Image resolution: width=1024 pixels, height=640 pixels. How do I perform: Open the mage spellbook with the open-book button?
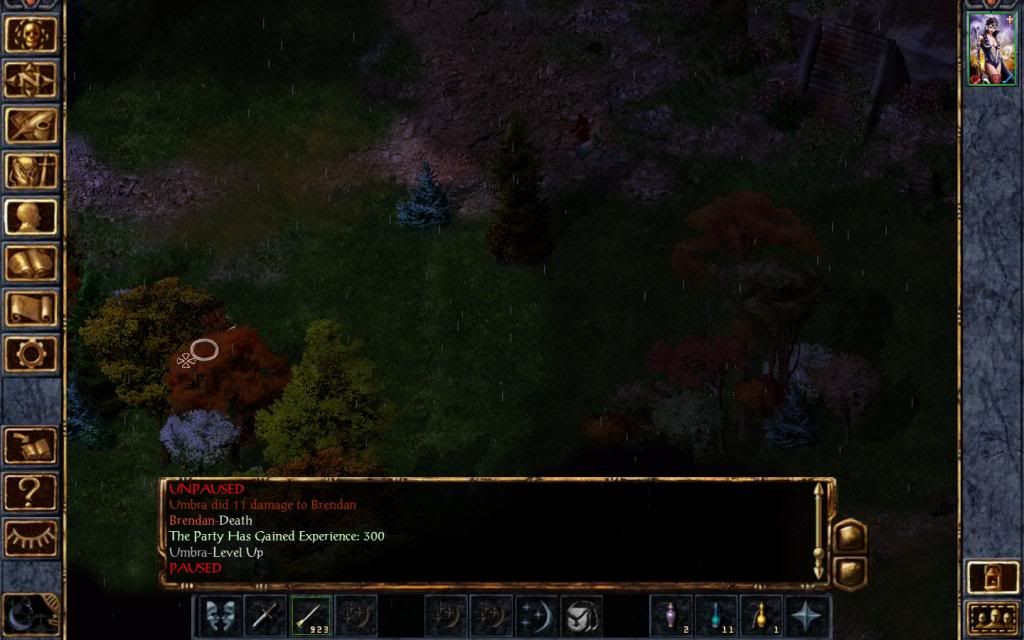pos(31,263)
